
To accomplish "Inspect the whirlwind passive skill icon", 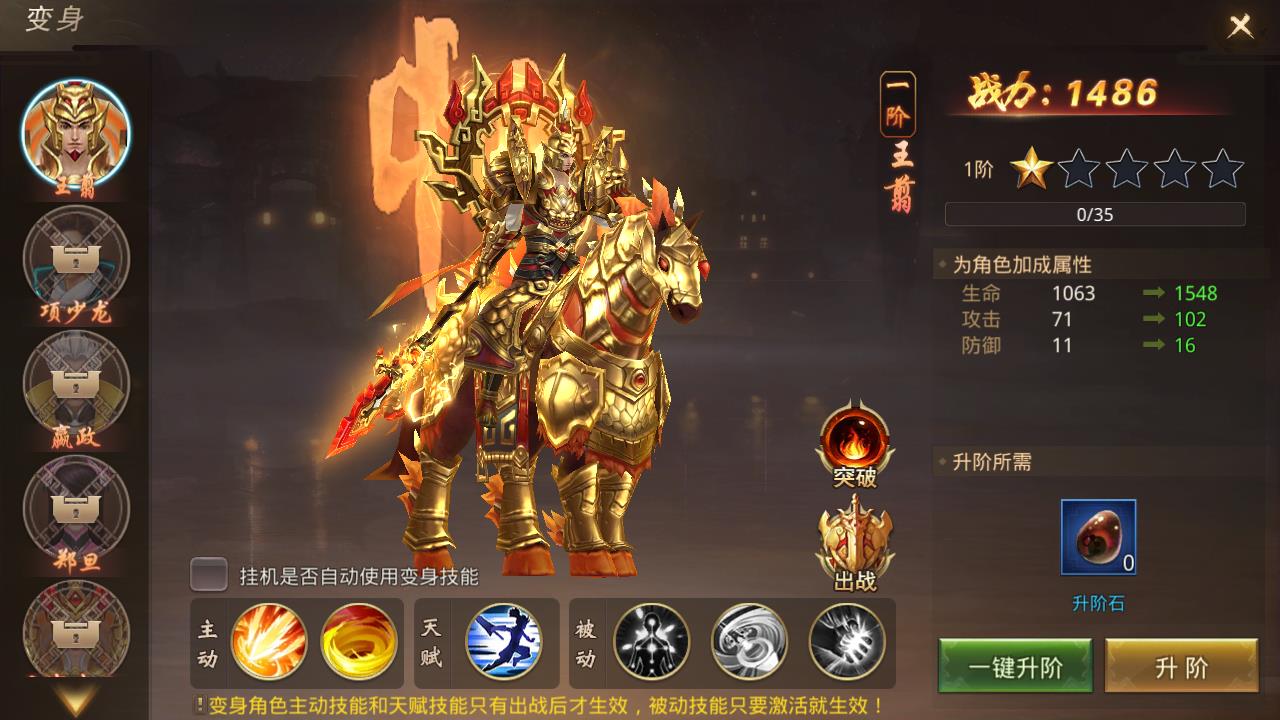I will pos(749,641).
